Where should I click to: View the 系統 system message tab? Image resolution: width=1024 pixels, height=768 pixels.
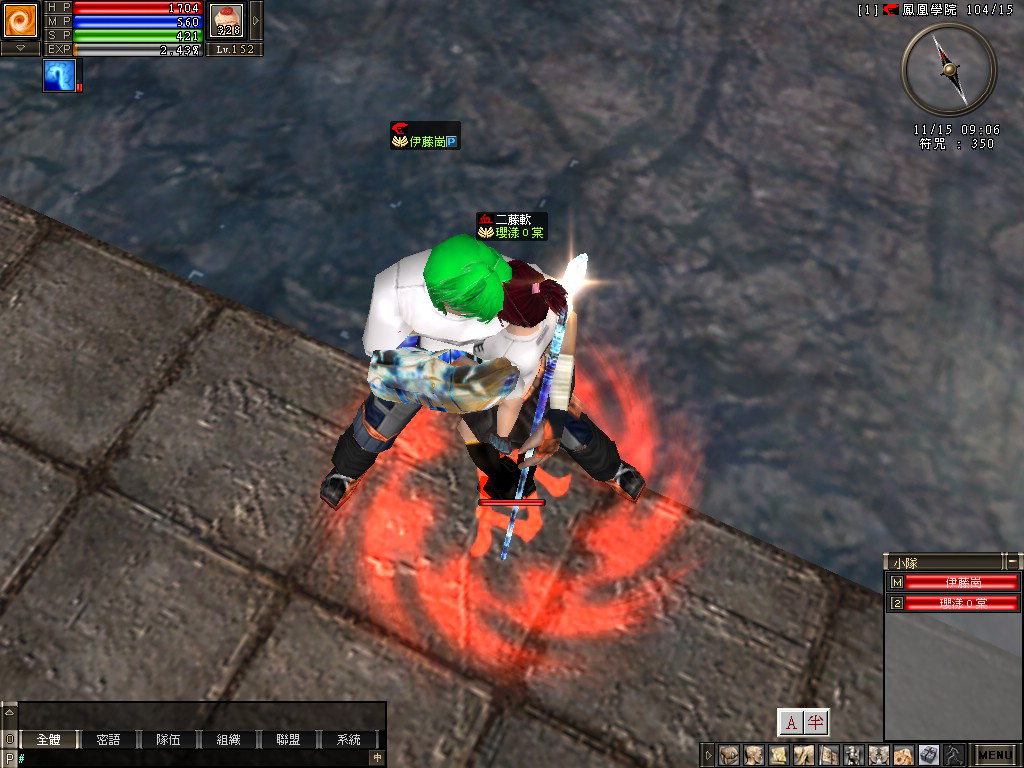click(348, 740)
